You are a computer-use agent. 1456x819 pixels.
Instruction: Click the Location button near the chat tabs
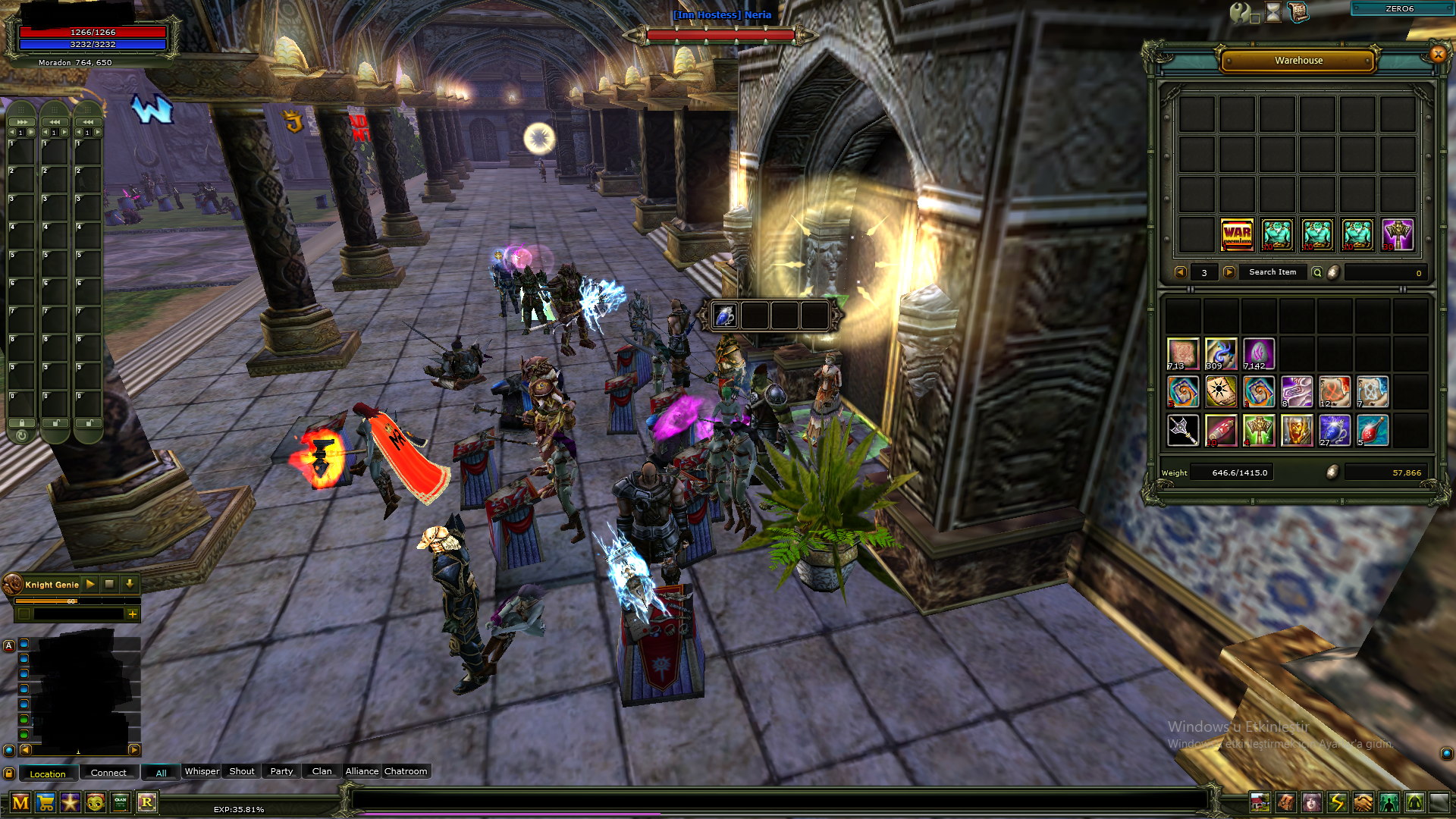(47, 773)
